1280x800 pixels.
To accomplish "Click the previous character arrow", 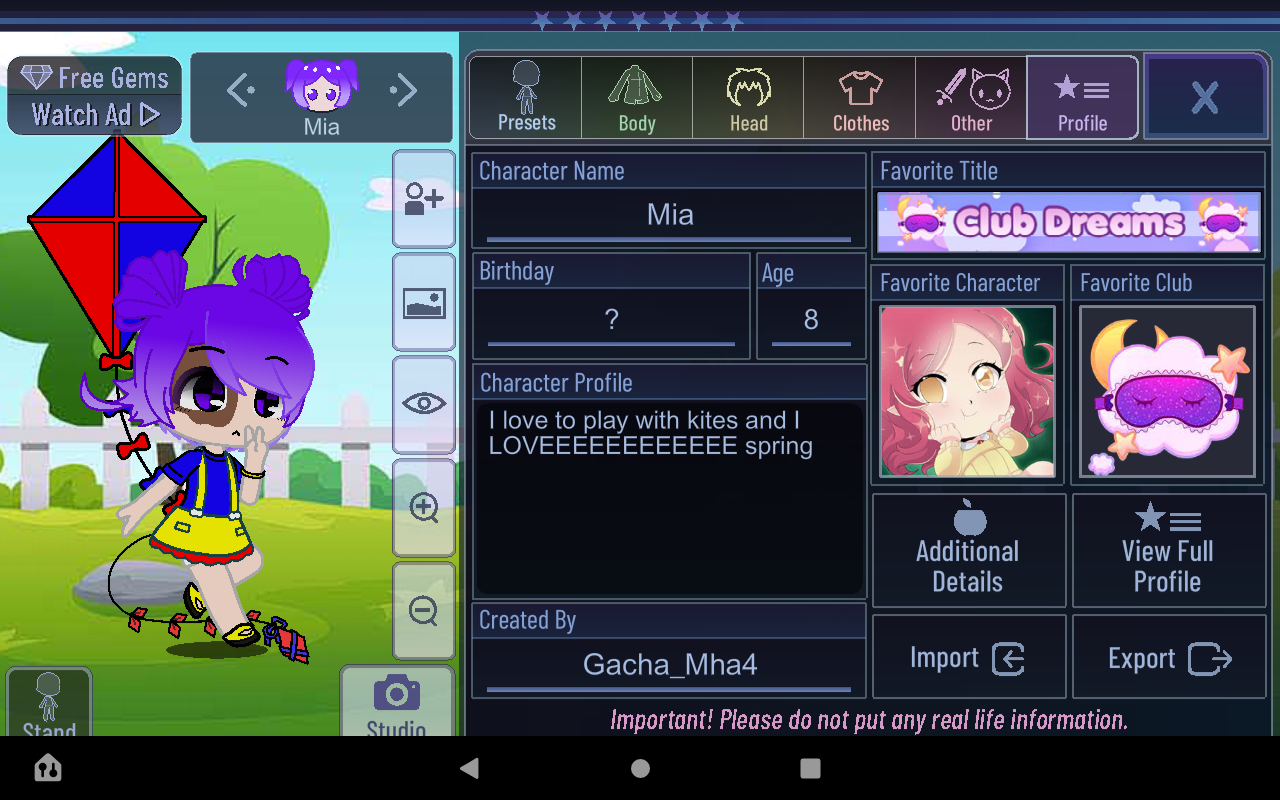I will (240, 90).
